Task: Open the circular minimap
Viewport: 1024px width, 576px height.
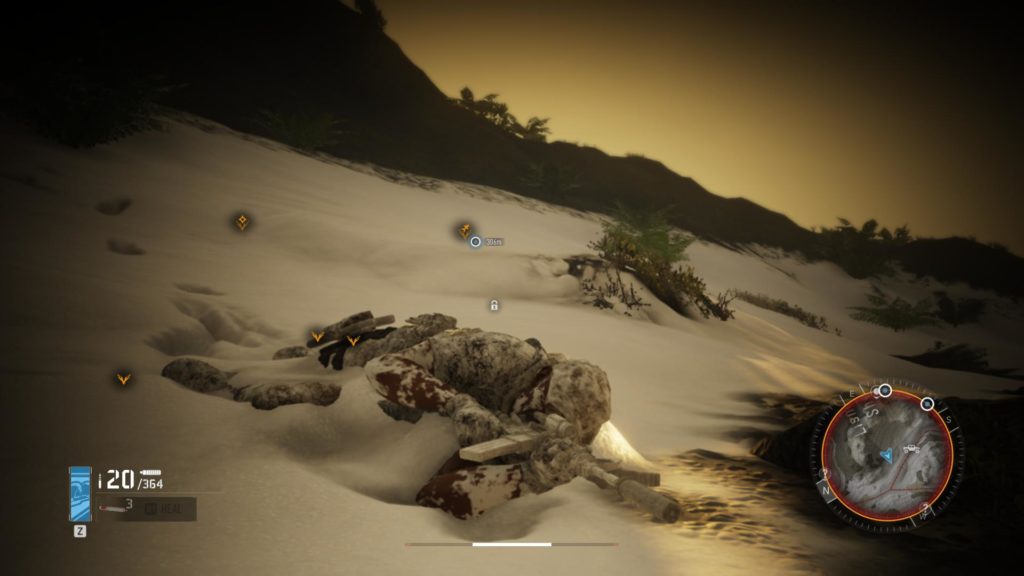Action: (x=886, y=454)
